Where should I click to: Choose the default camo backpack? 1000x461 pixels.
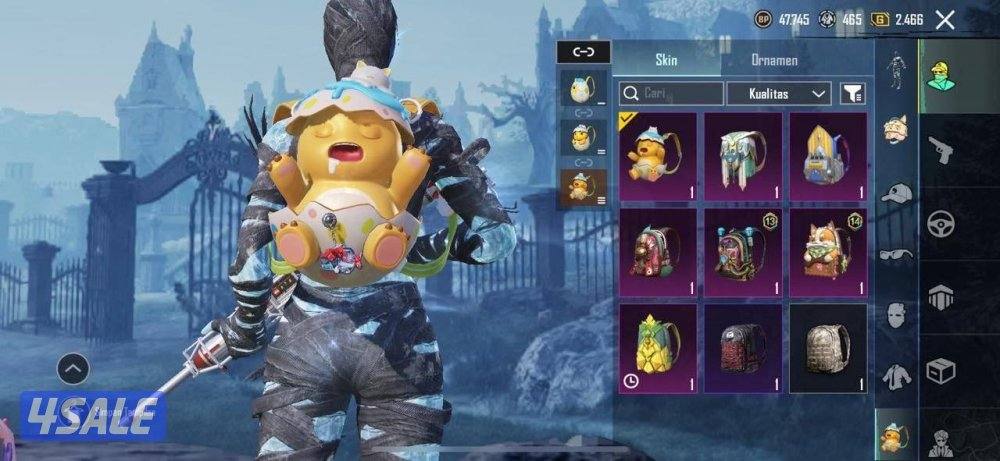pyautogui.click(x=828, y=346)
